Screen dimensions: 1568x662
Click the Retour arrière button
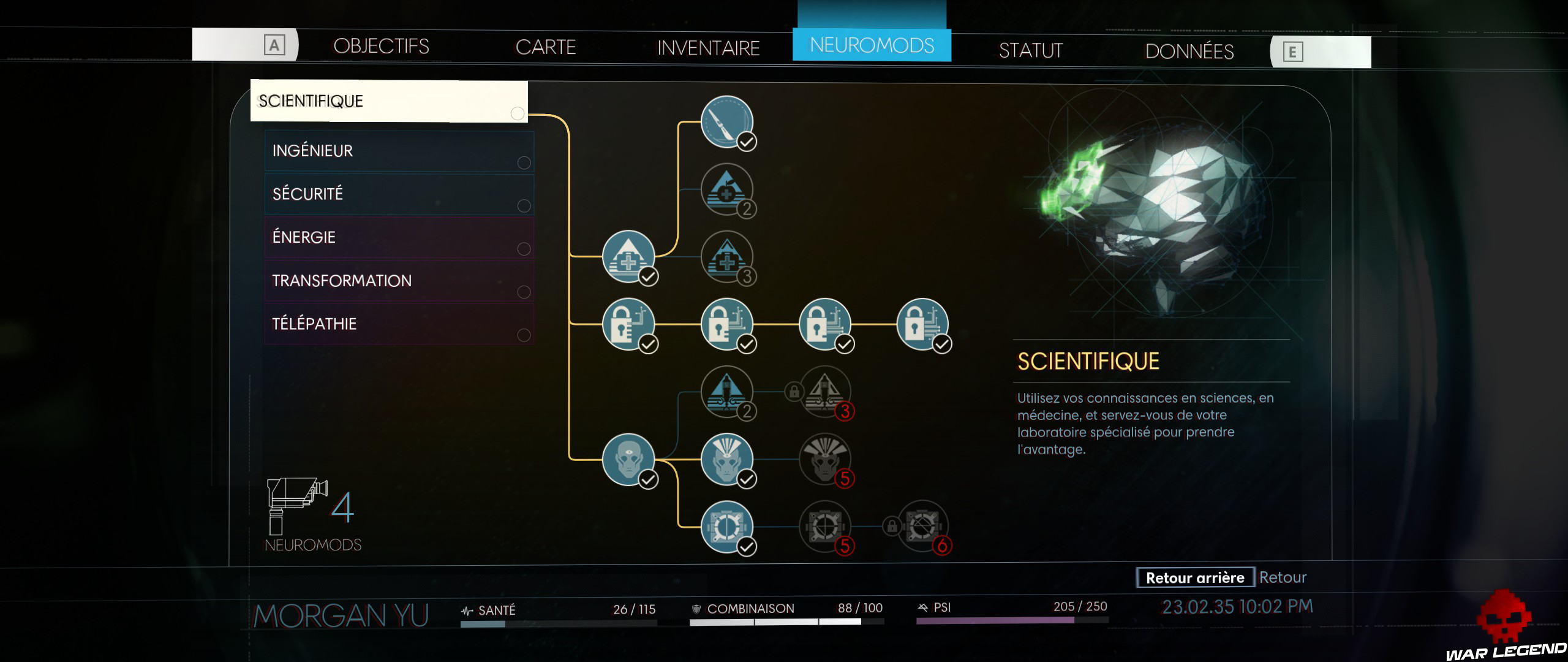click(1195, 577)
